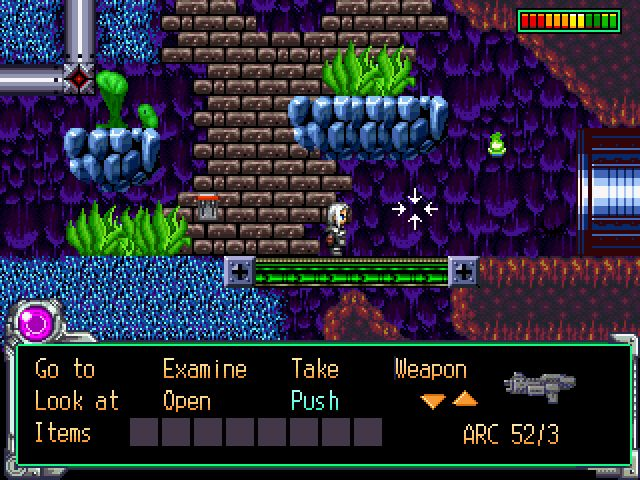Select the highlighted 'Push' verb

click(x=315, y=401)
